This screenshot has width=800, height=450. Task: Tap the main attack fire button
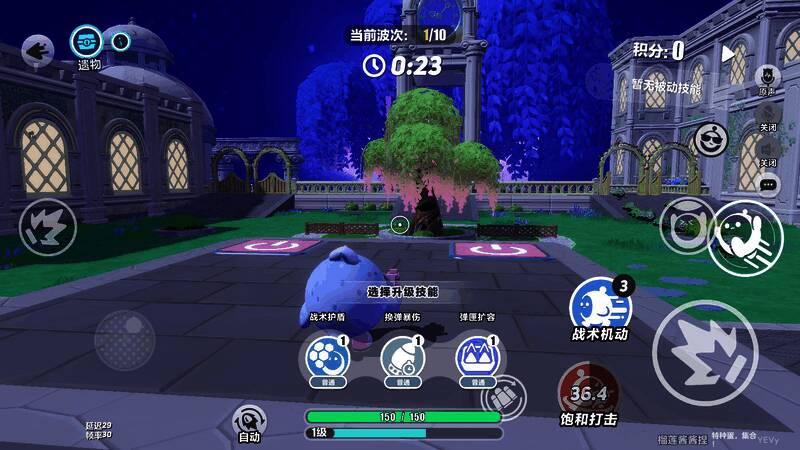[704, 350]
